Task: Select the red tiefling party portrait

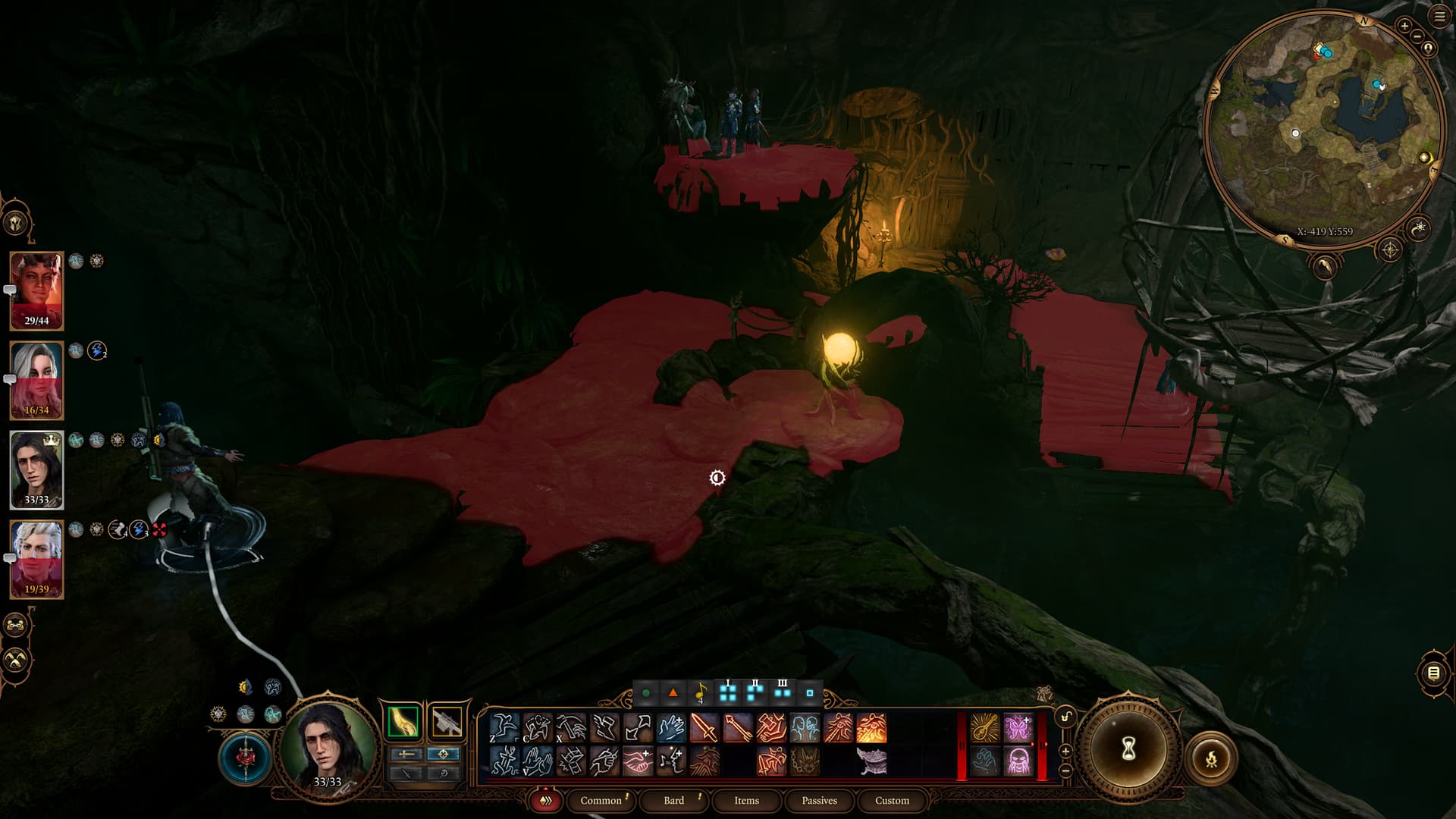Action: click(36, 290)
